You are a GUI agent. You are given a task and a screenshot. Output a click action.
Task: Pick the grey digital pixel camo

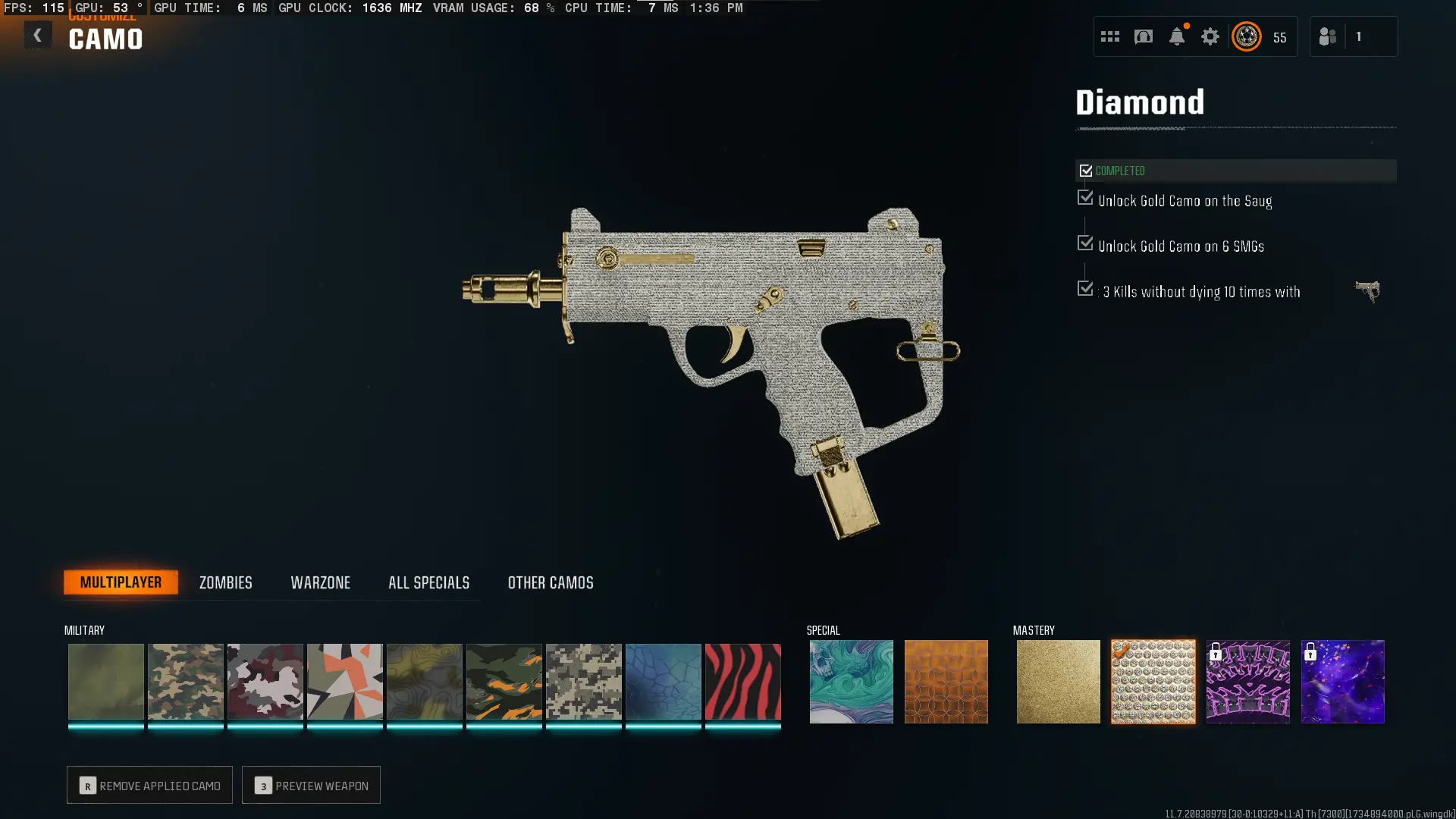[x=583, y=681]
